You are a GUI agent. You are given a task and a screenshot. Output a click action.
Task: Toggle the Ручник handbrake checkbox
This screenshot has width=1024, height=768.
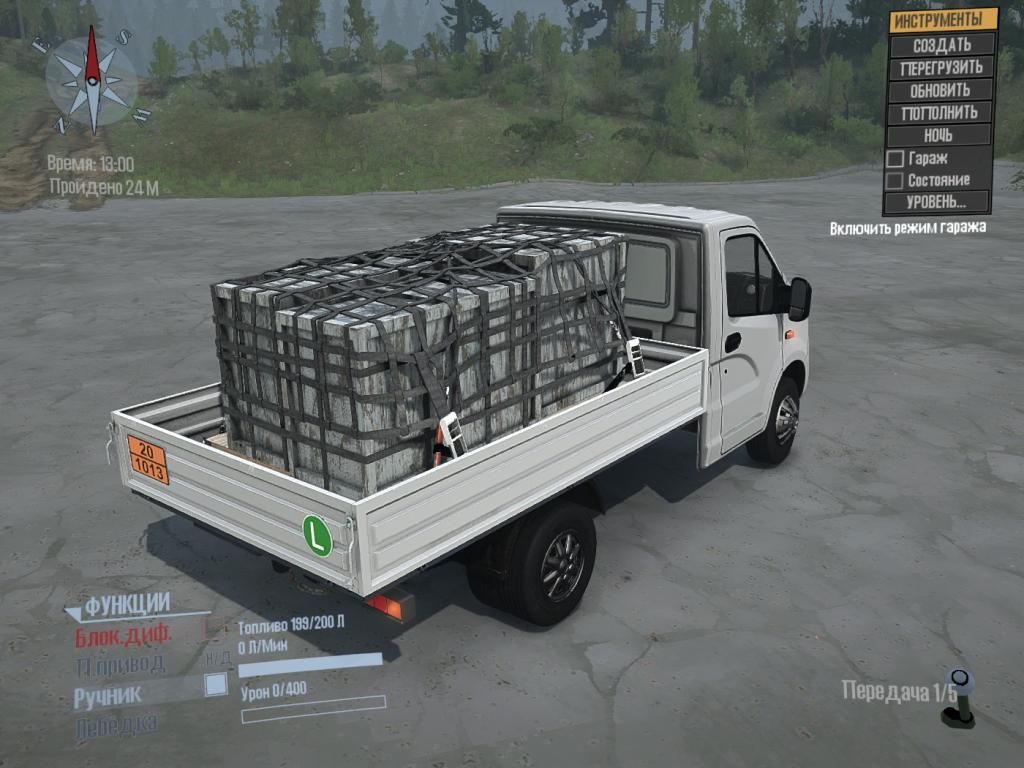(x=215, y=685)
